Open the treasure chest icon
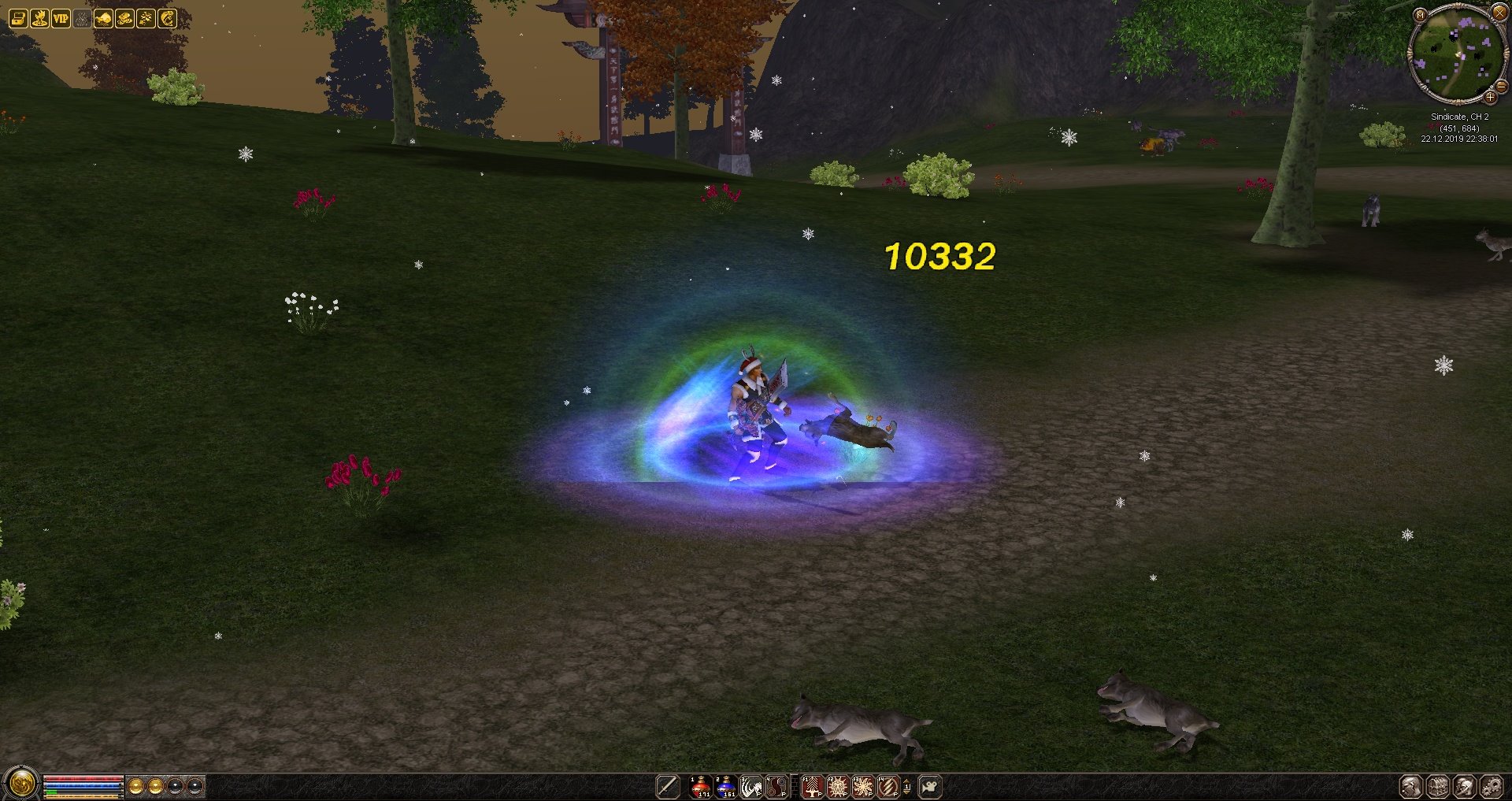The height and width of the screenshot is (801, 1512). pyautogui.click(x=18, y=18)
